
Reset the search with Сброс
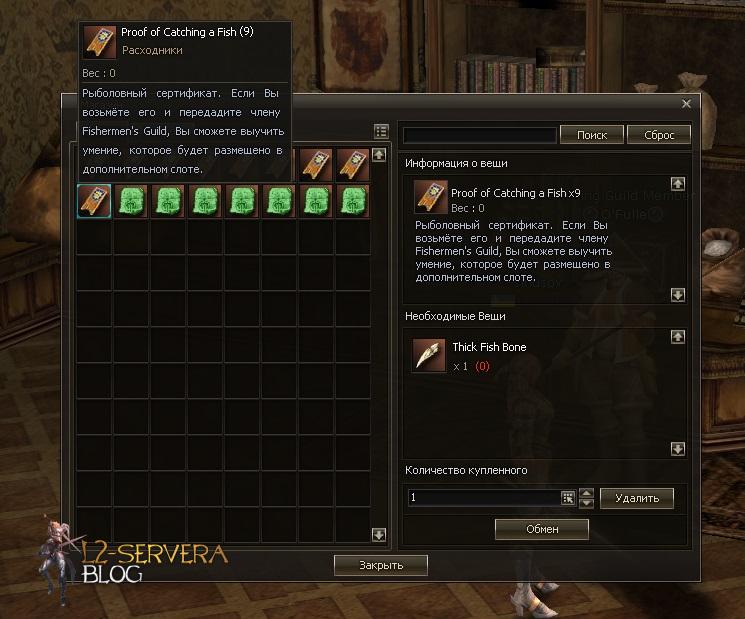659,135
